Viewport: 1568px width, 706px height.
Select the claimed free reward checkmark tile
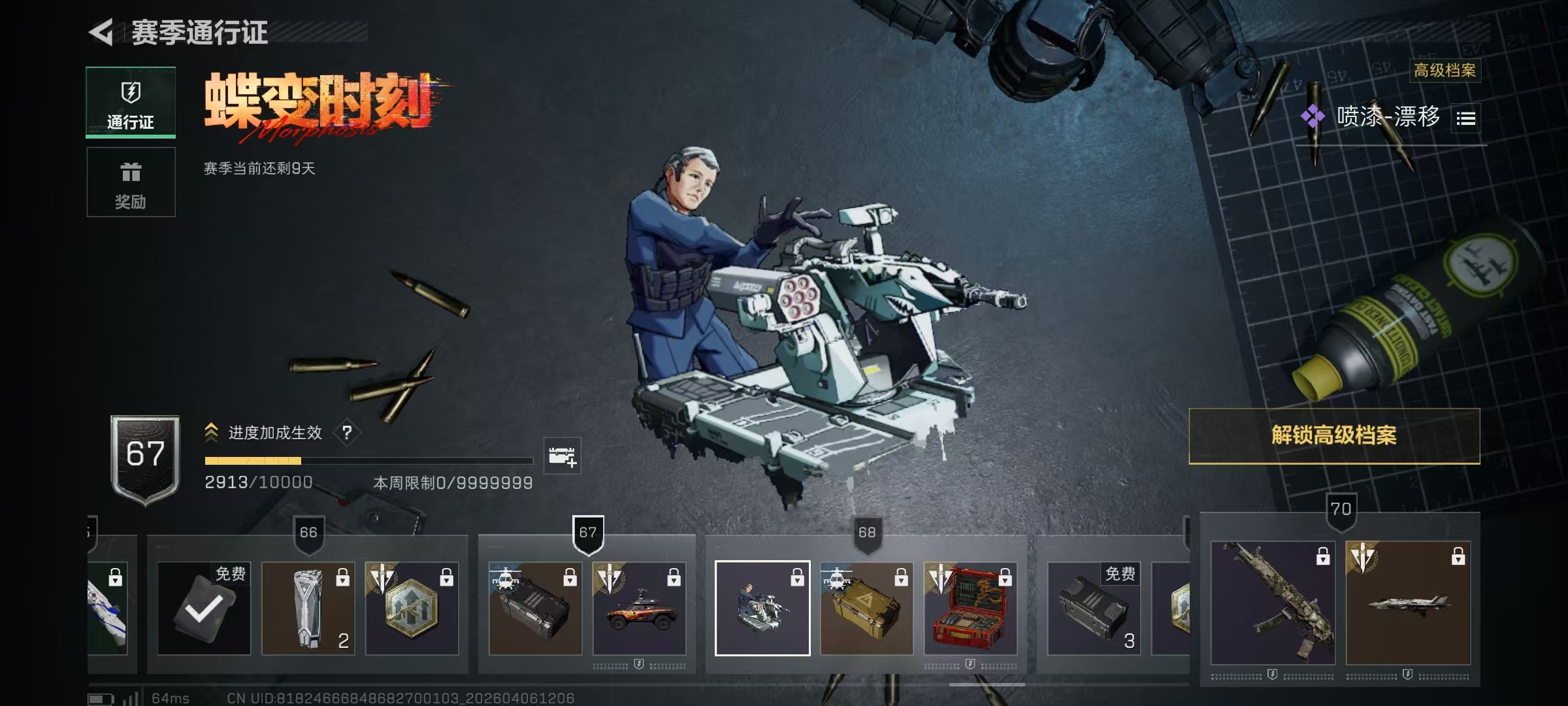click(x=204, y=609)
